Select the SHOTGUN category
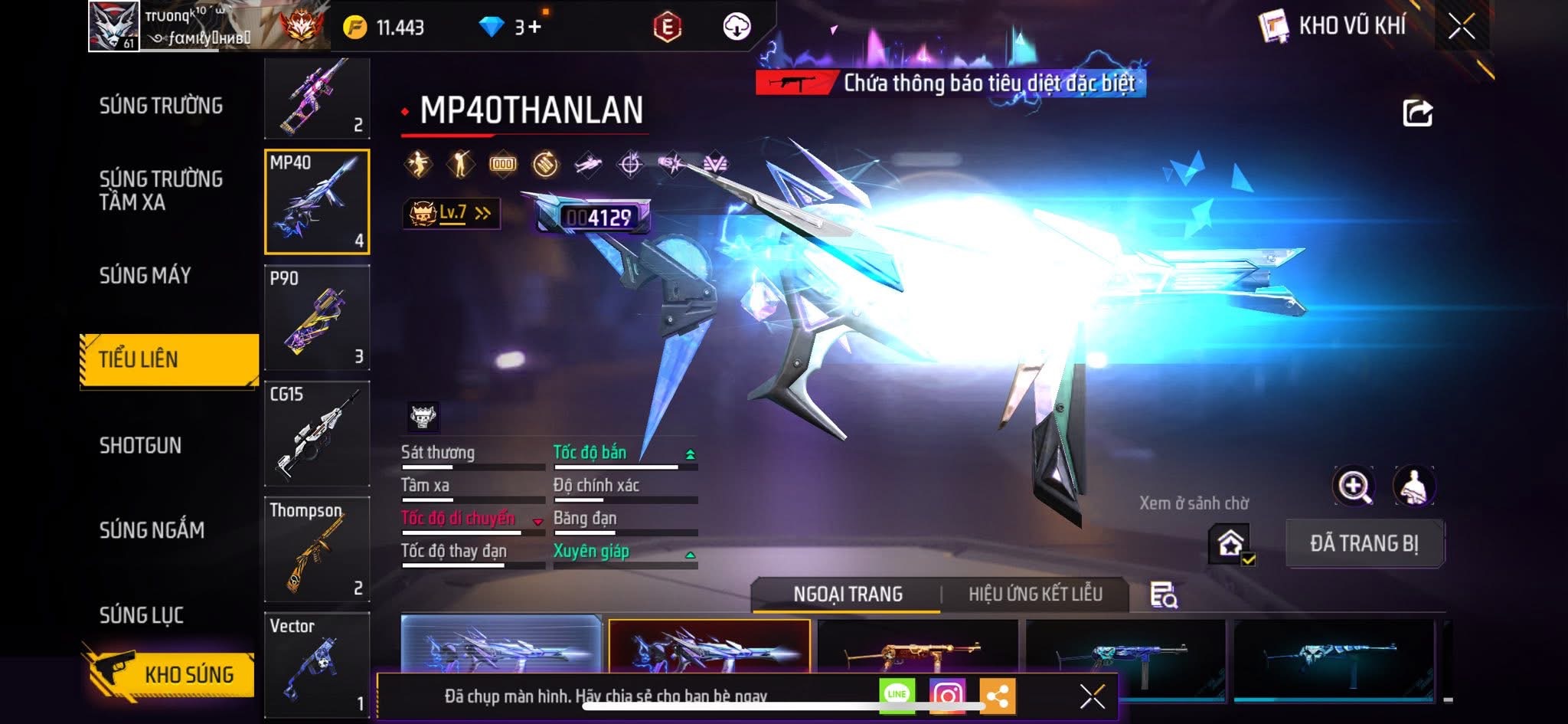1568x724 pixels. click(140, 446)
